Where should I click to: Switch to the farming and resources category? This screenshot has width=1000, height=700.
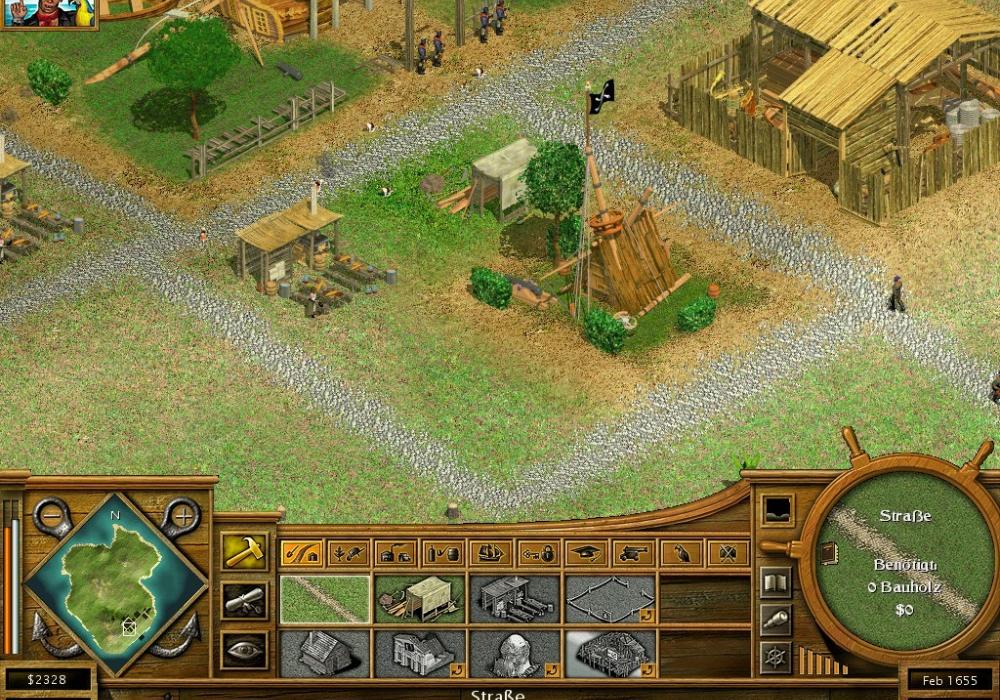(x=347, y=552)
